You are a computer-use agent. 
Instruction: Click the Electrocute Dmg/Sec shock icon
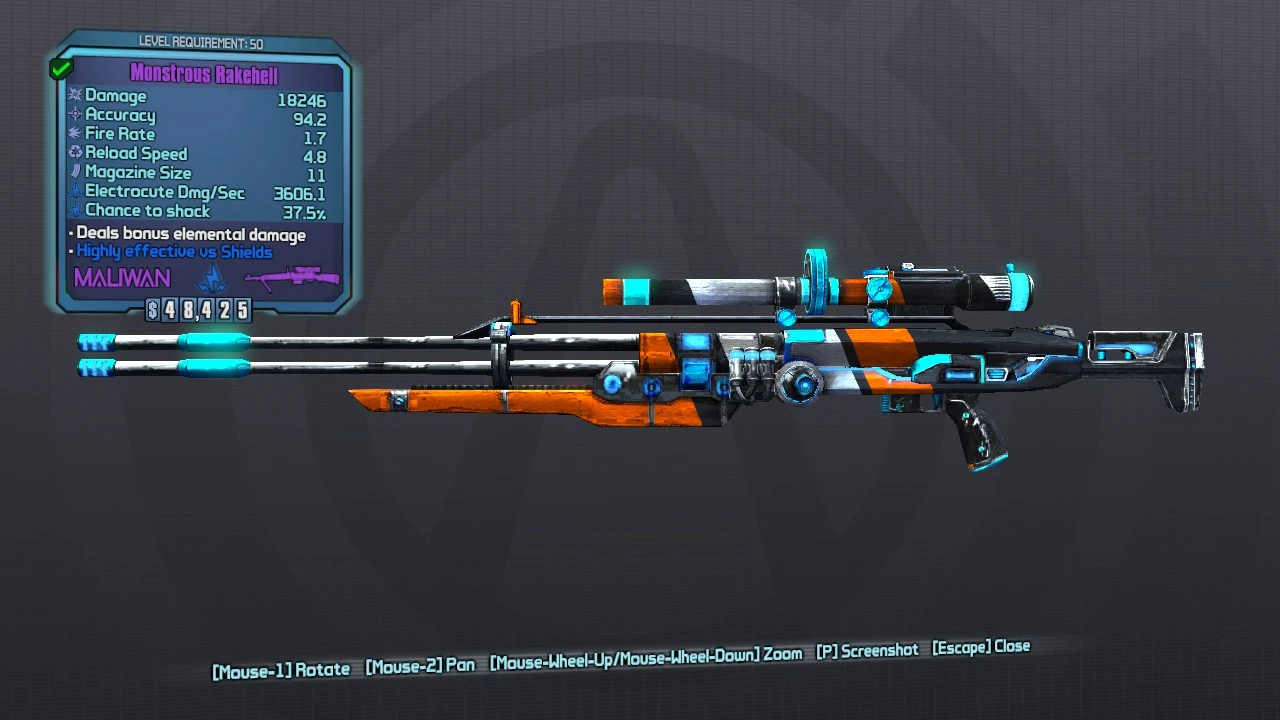[x=75, y=191]
